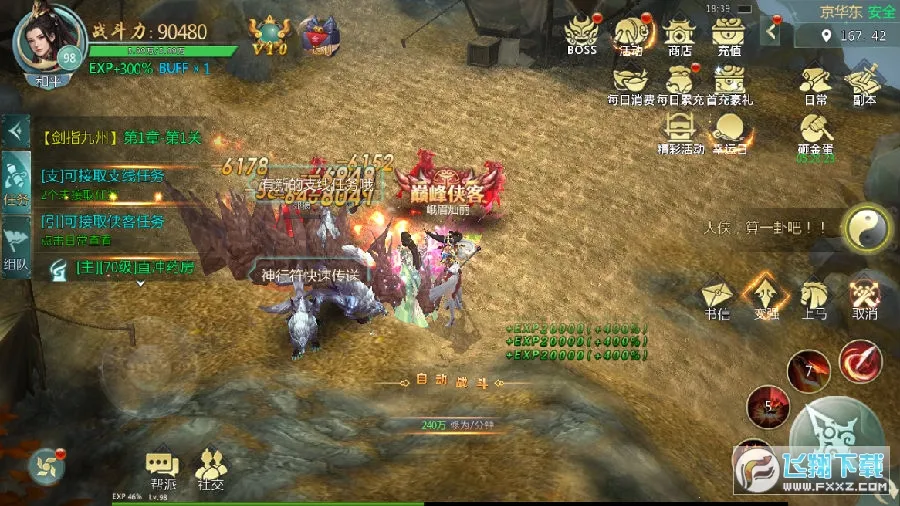The width and height of the screenshot is (900, 506).
Task: Open the 充值 recharge treasure chest
Action: click(729, 33)
